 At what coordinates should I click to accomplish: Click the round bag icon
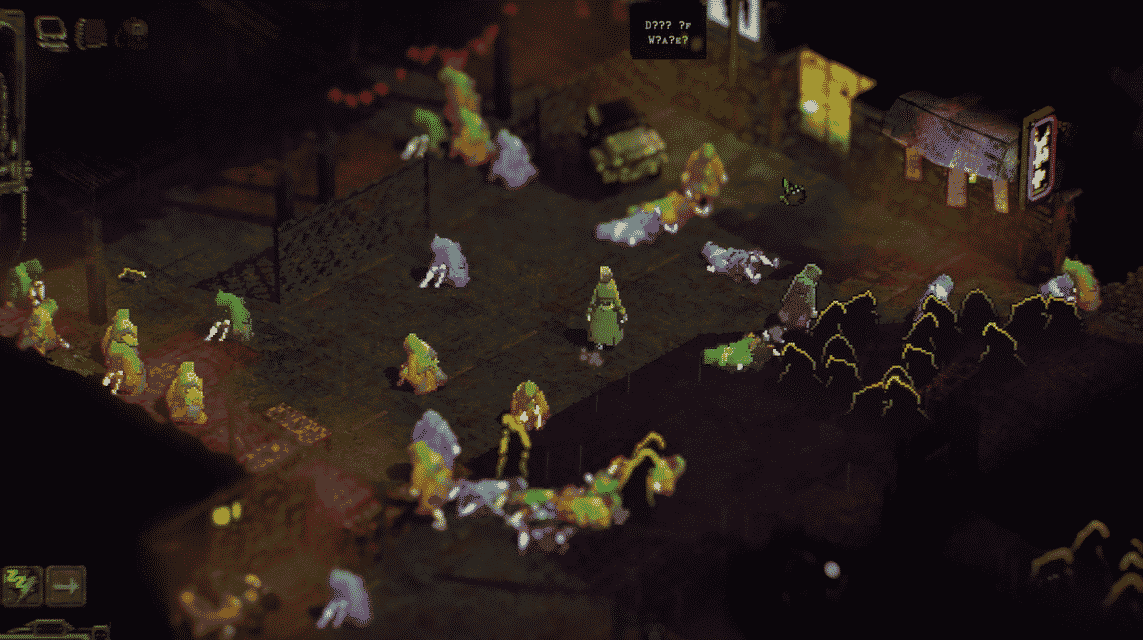pos(131,34)
